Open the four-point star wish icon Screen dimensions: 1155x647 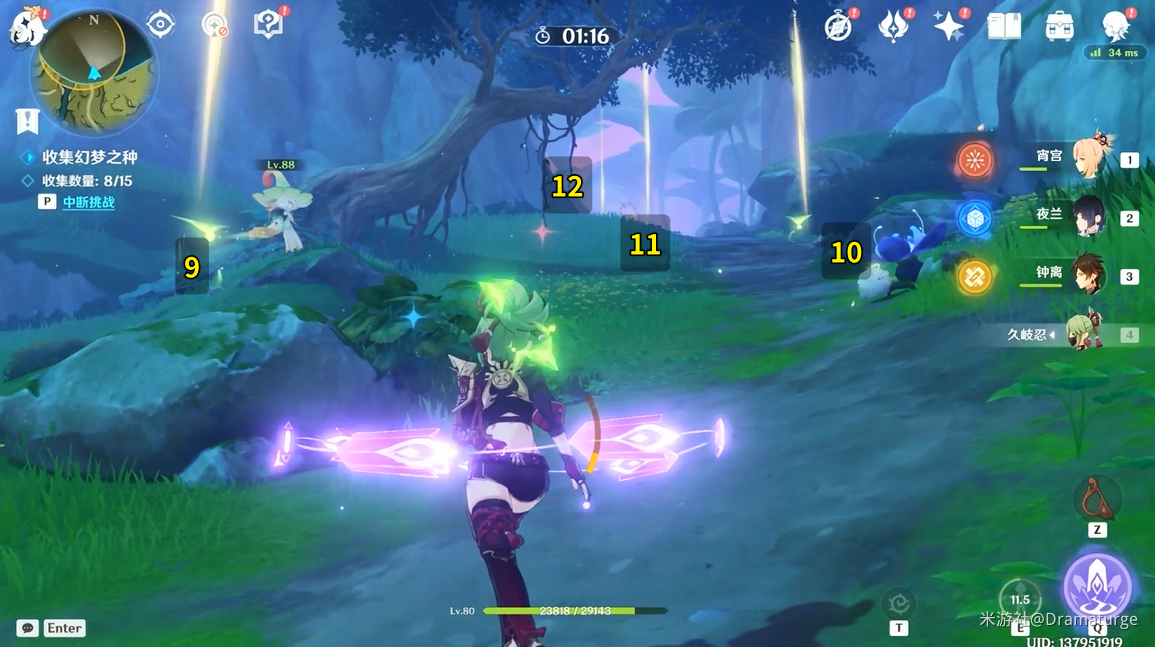948,27
